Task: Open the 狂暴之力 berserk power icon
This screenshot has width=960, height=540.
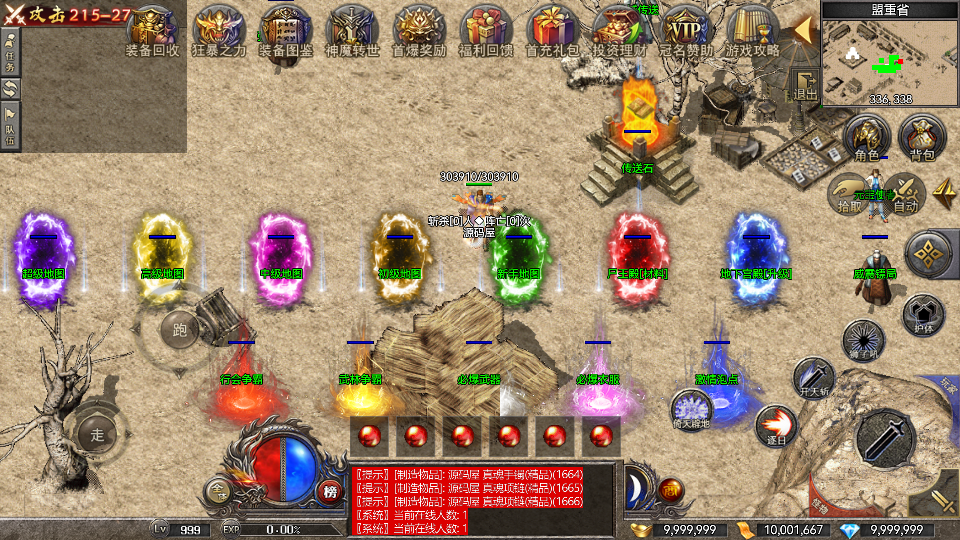Action: pos(219,28)
